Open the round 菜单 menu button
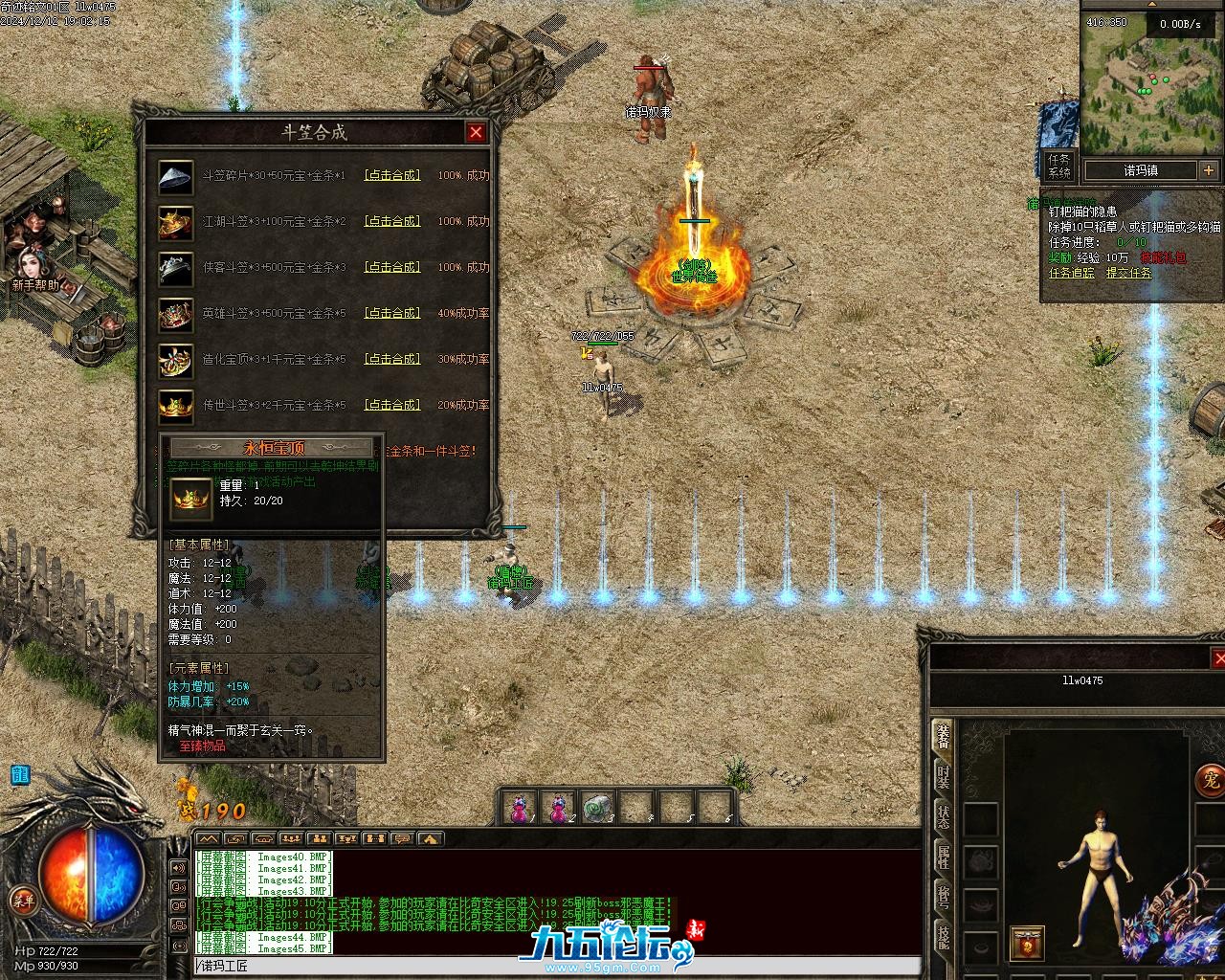Image resolution: width=1225 pixels, height=980 pixels. click(x=22, y=900)
